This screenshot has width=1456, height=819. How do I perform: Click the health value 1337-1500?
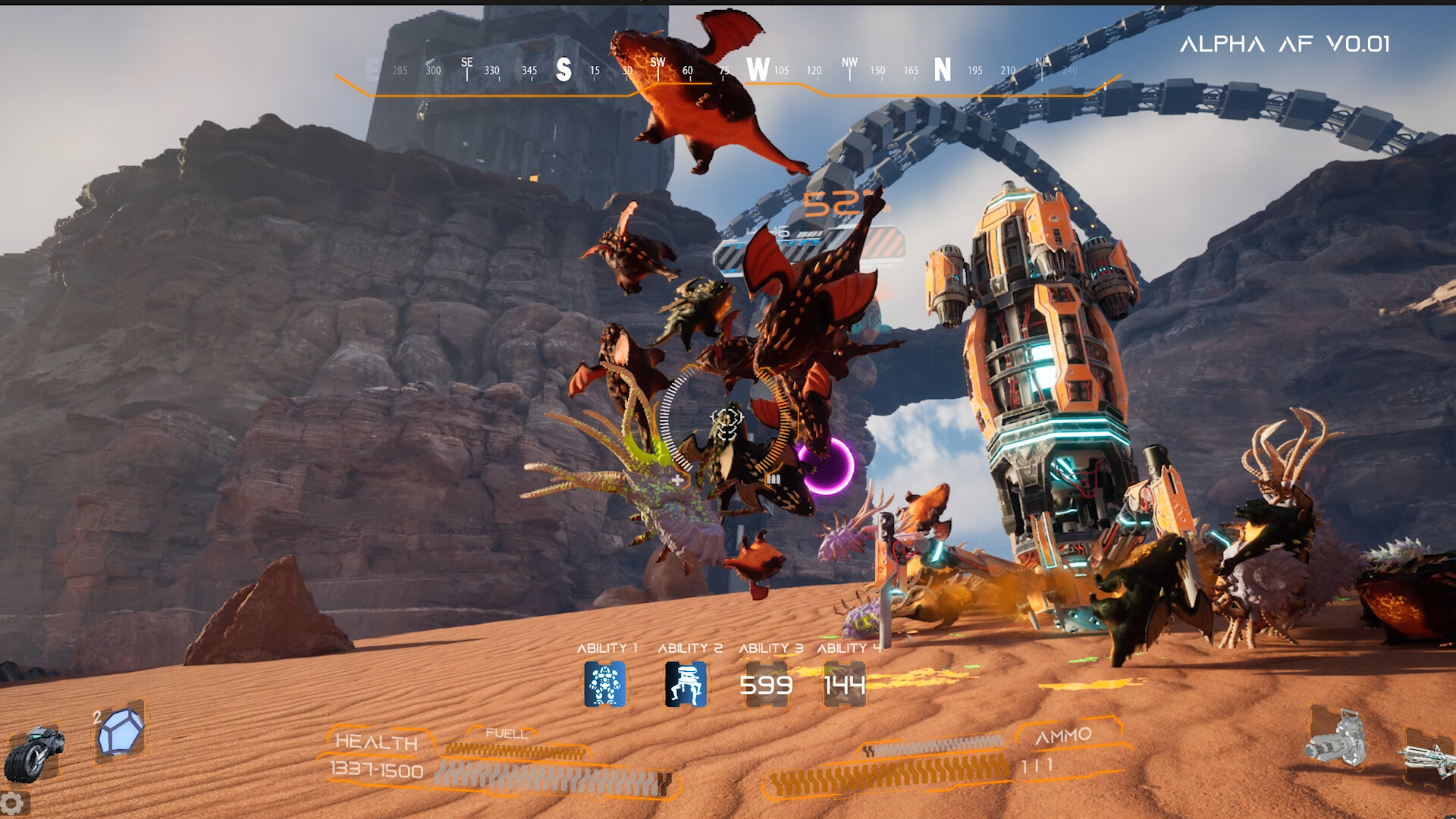(x=378, y=769)
